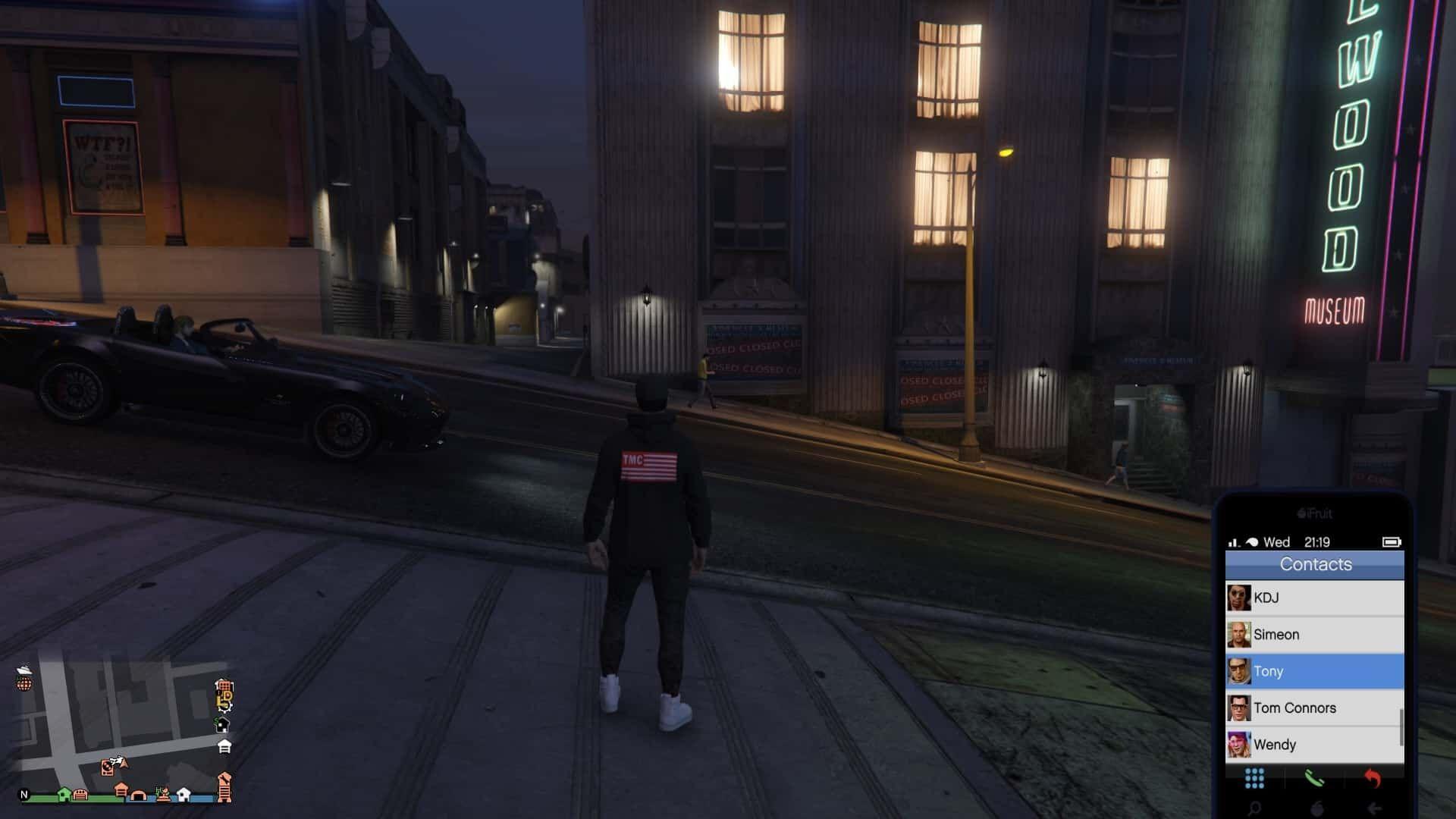Select the orange hangar marker on minimap

[138, 795]
